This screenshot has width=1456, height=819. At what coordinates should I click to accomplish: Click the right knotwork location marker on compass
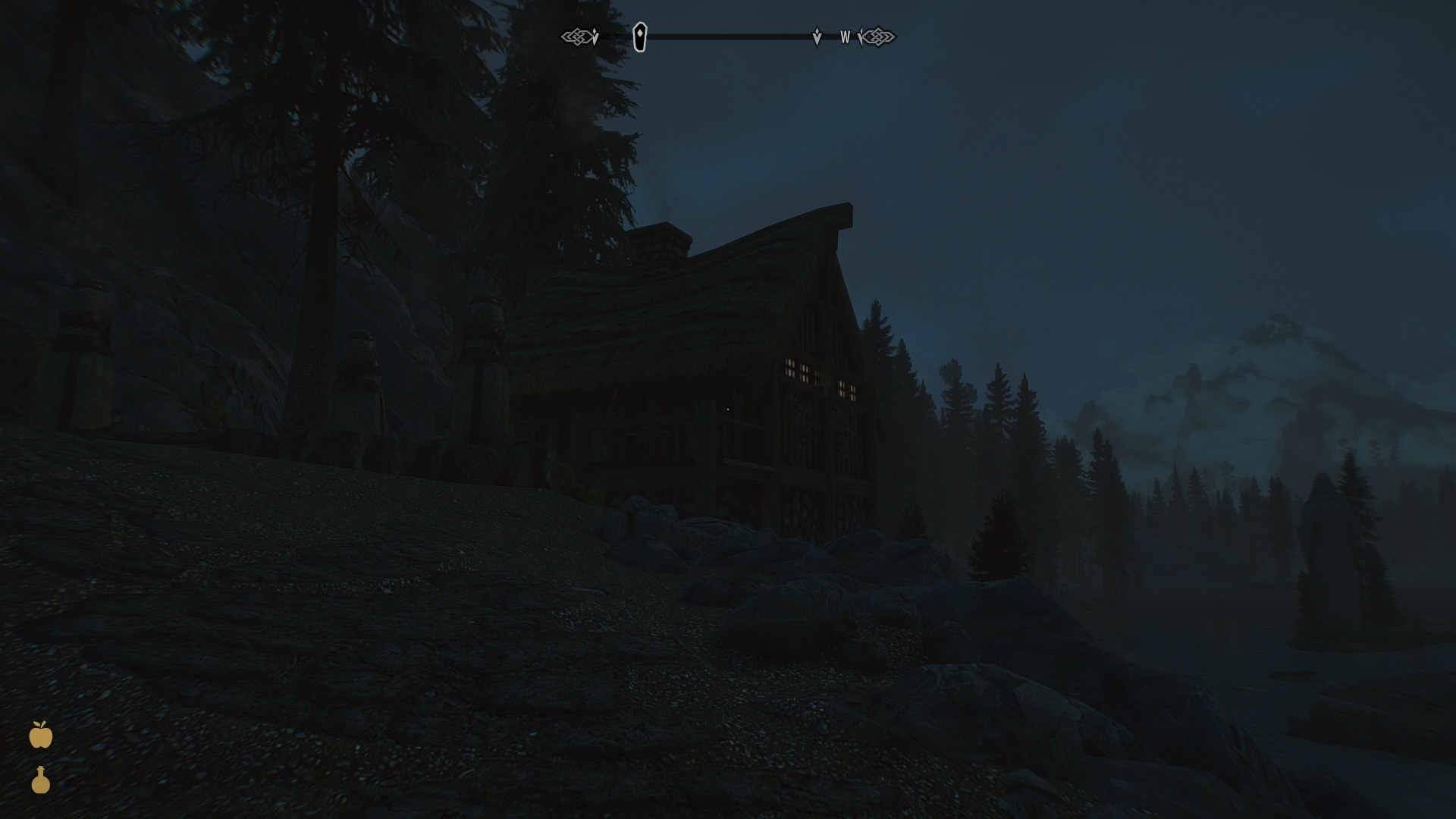tap(878, 35)
